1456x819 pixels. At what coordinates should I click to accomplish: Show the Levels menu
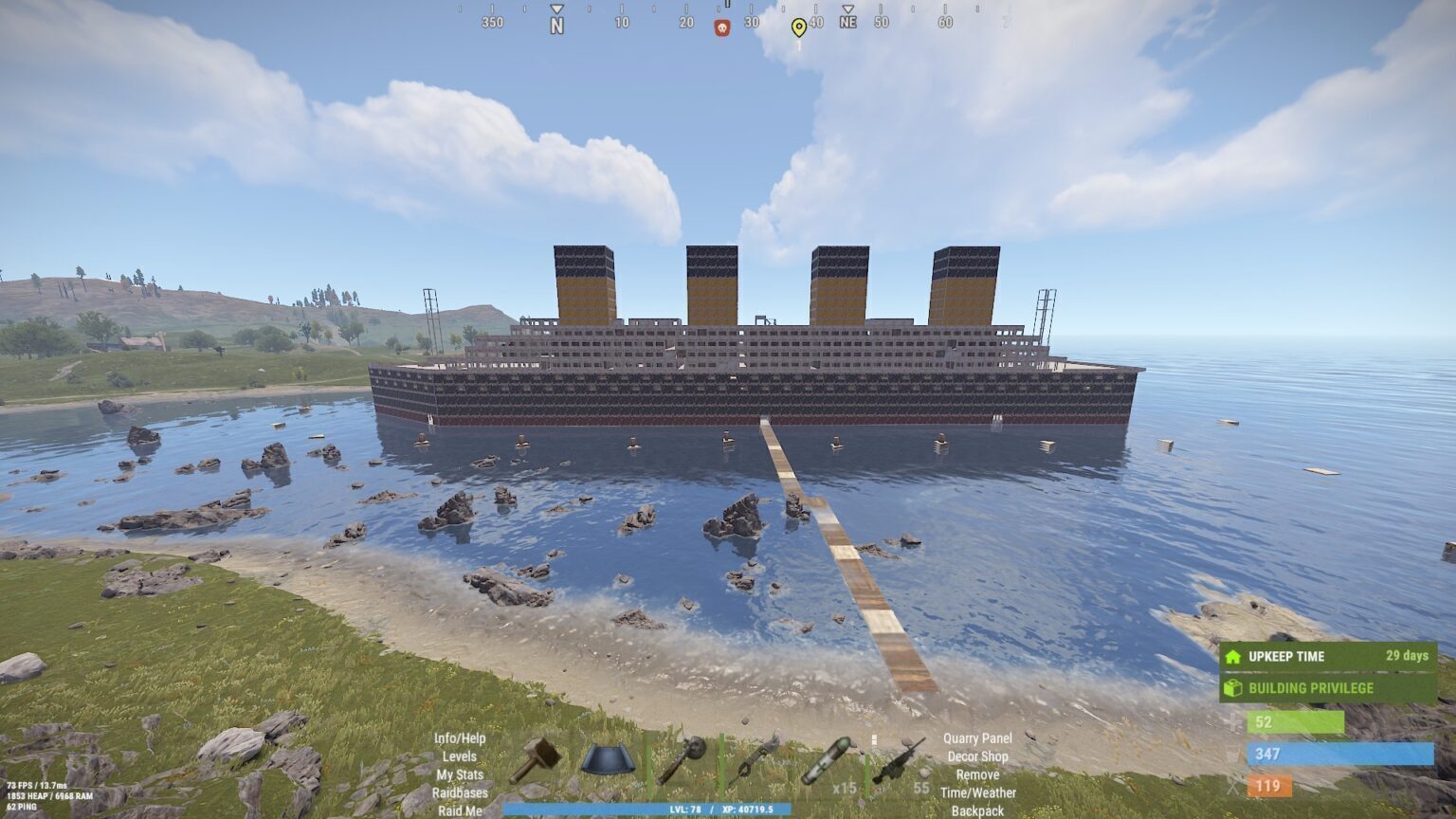[460, 756]
